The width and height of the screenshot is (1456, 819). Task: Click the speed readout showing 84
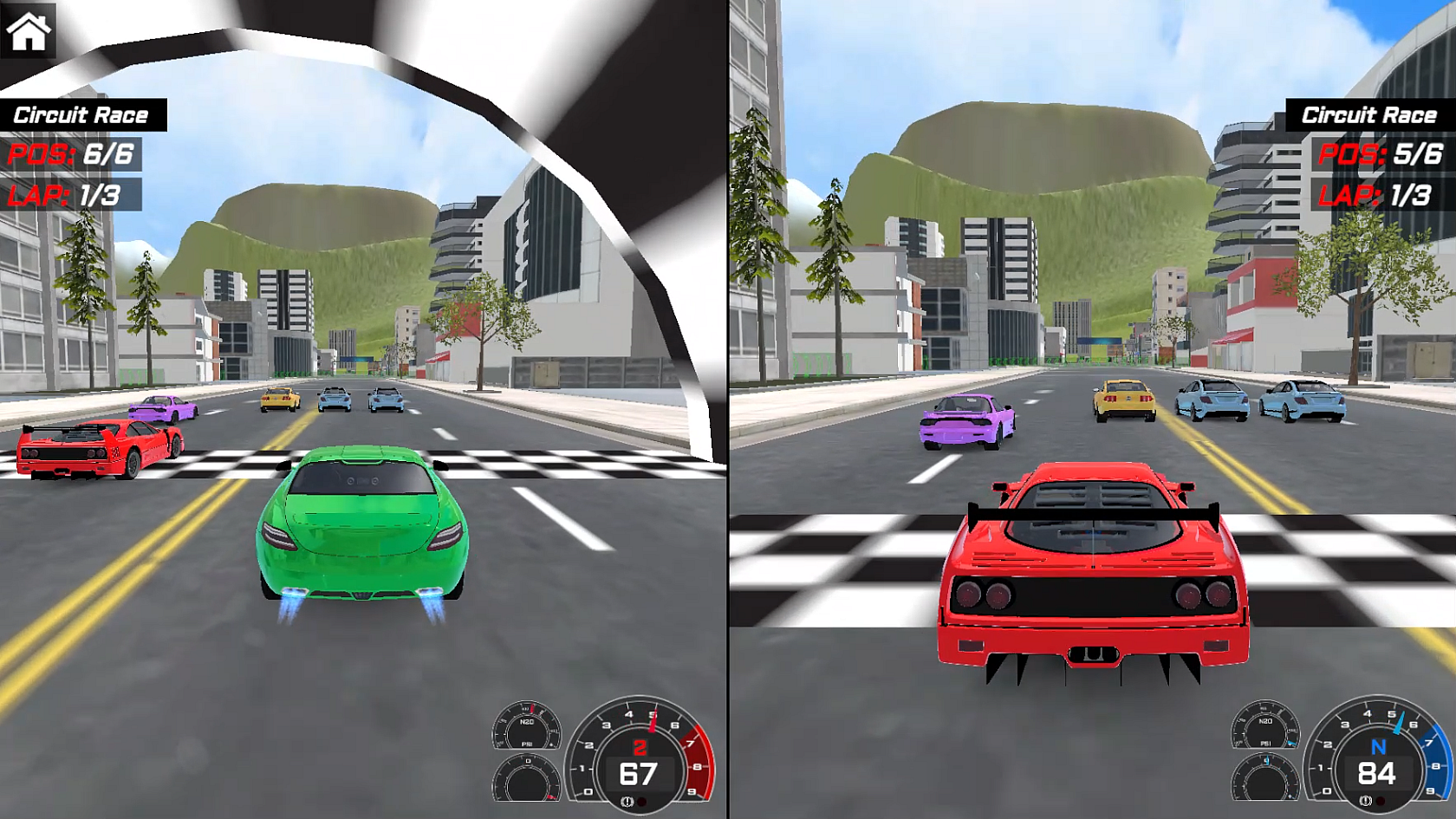coord(1376,772)
